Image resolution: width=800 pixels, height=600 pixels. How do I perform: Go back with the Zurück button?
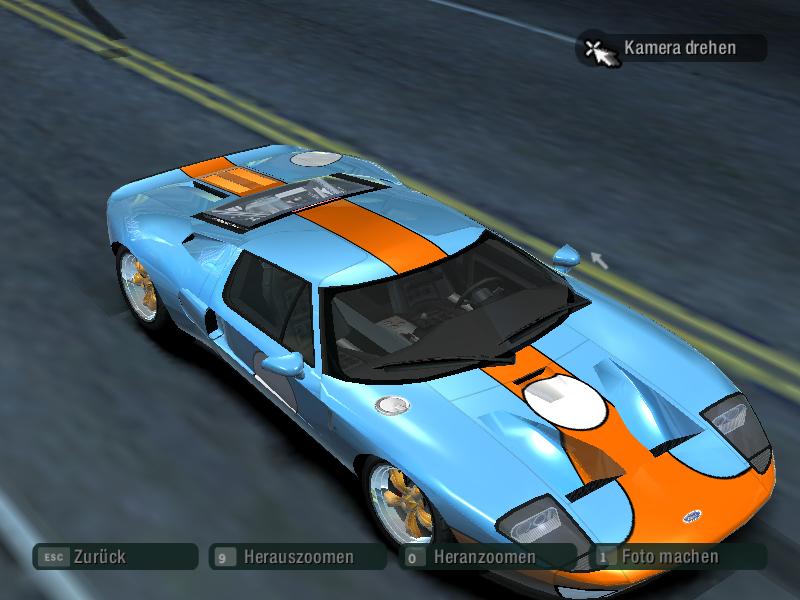114,557
